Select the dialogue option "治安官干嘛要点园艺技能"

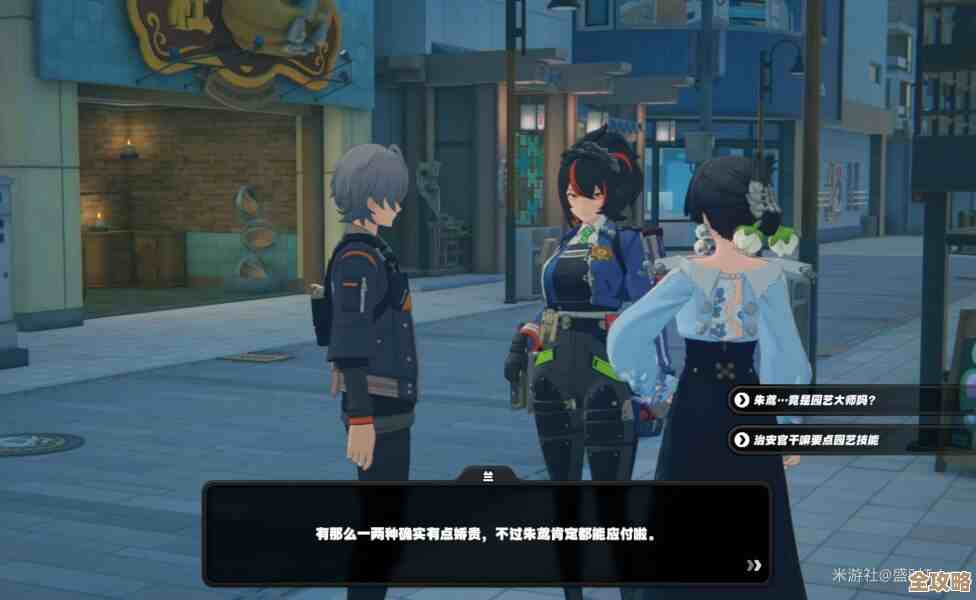coord(820,439)
